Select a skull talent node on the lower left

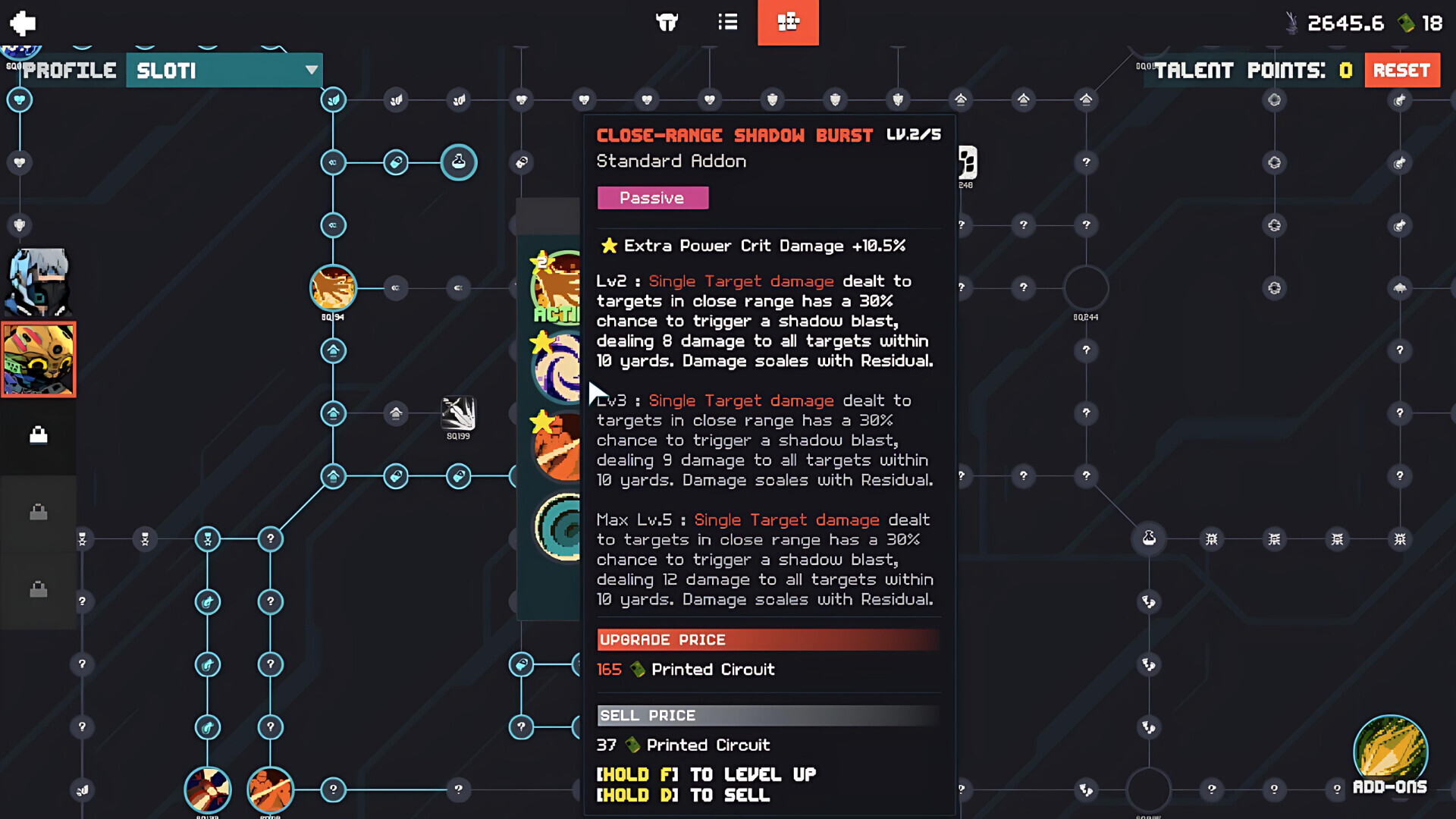coord(208,538)
